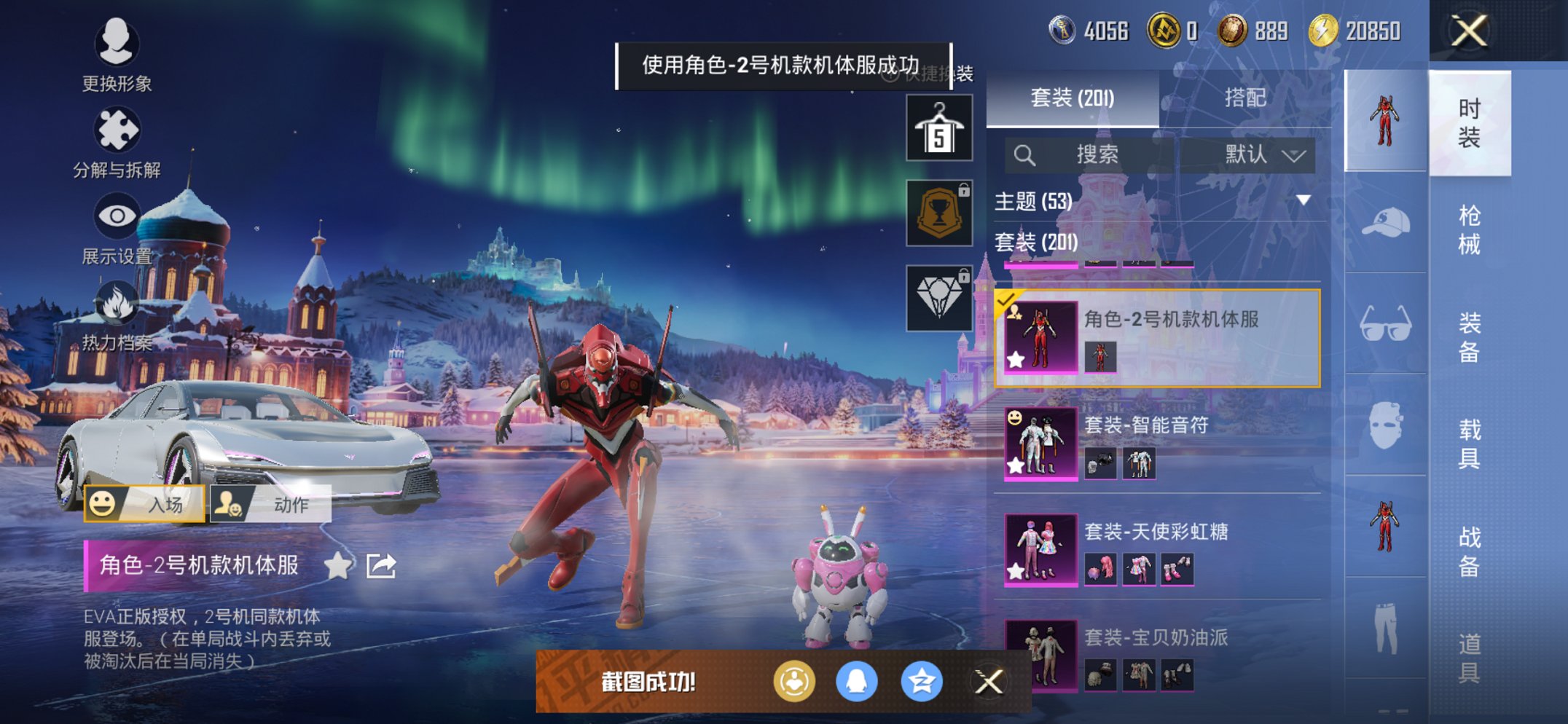Click the hanger quick-outfit icon with badge 5
This screenshot has height=724, width=1568.
click(938, 130)
